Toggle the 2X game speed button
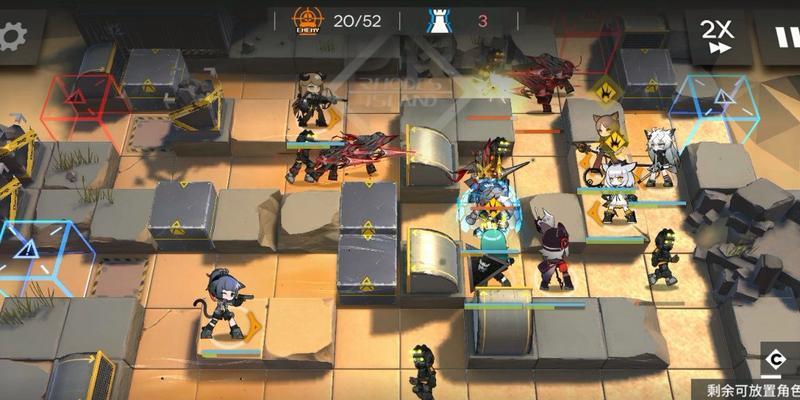 coord(716,35)
